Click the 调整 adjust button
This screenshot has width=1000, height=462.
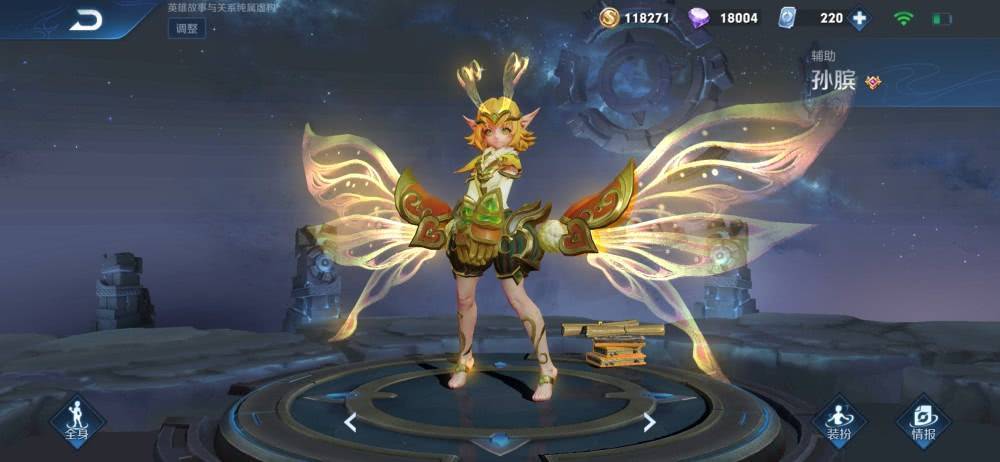click(x=187, y=28)
